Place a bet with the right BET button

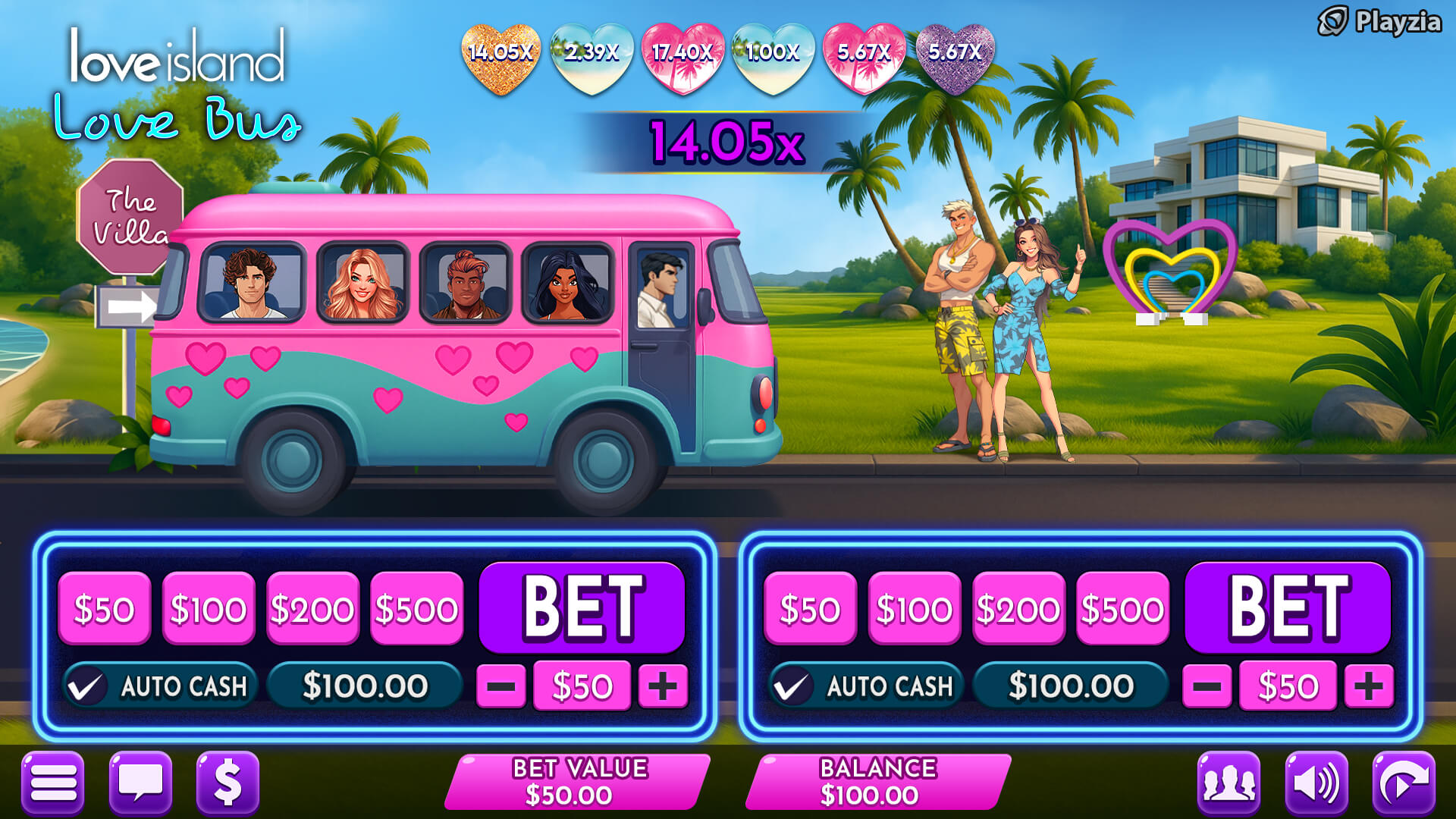click(1287, 607)
